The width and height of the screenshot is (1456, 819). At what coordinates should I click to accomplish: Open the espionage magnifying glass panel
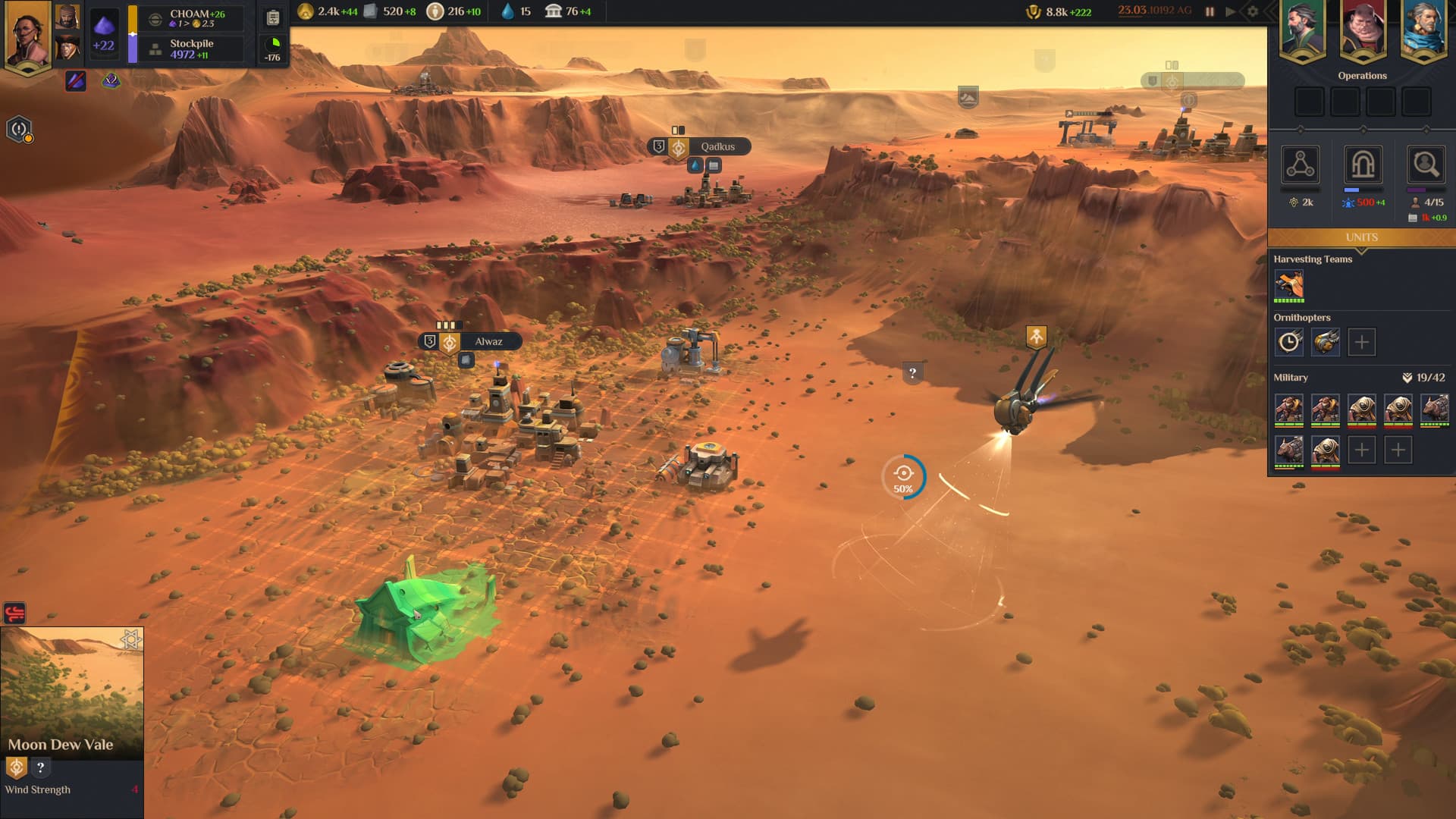coord(1425,165)
